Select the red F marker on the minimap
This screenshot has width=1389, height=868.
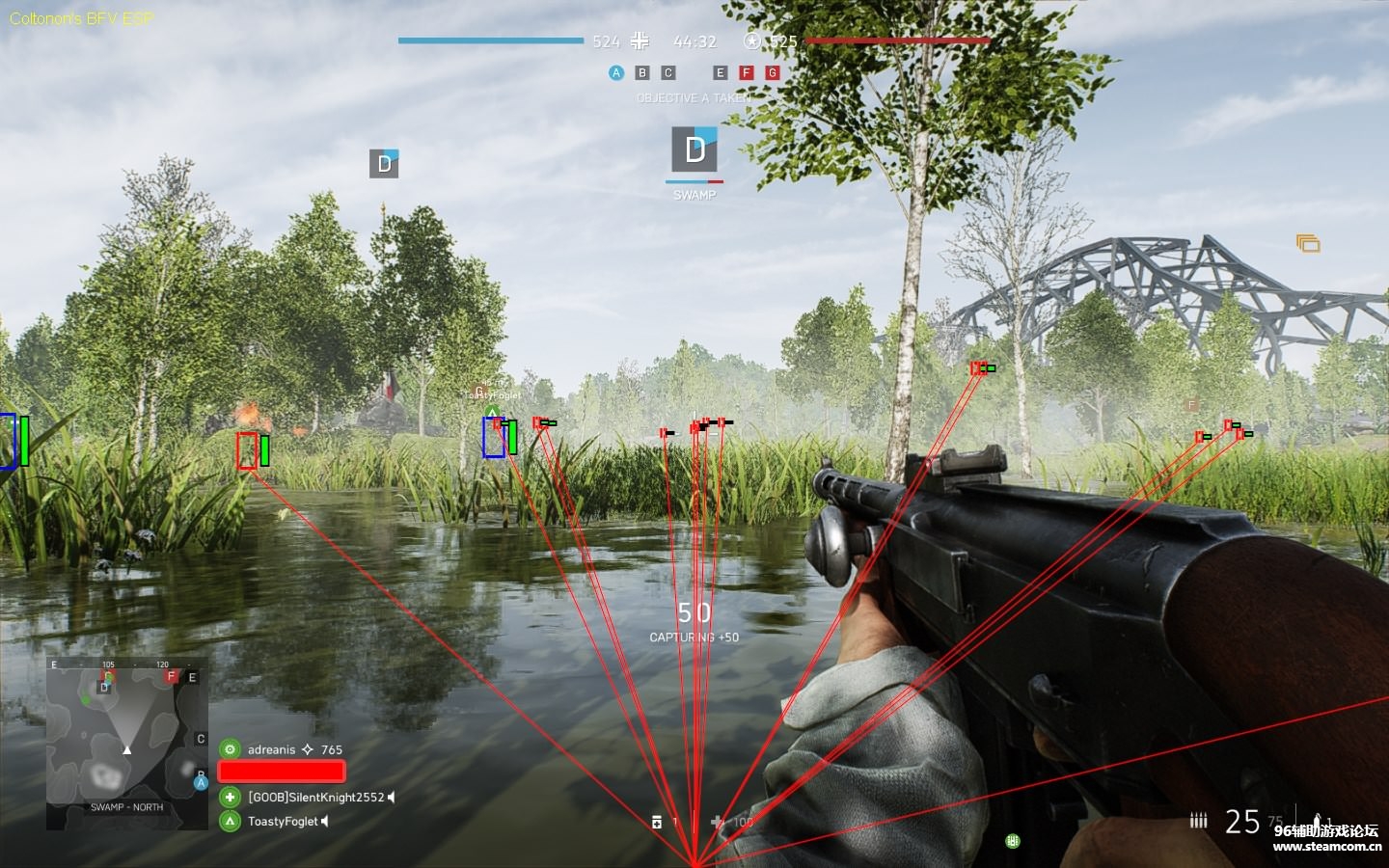(x=172, y=676)
